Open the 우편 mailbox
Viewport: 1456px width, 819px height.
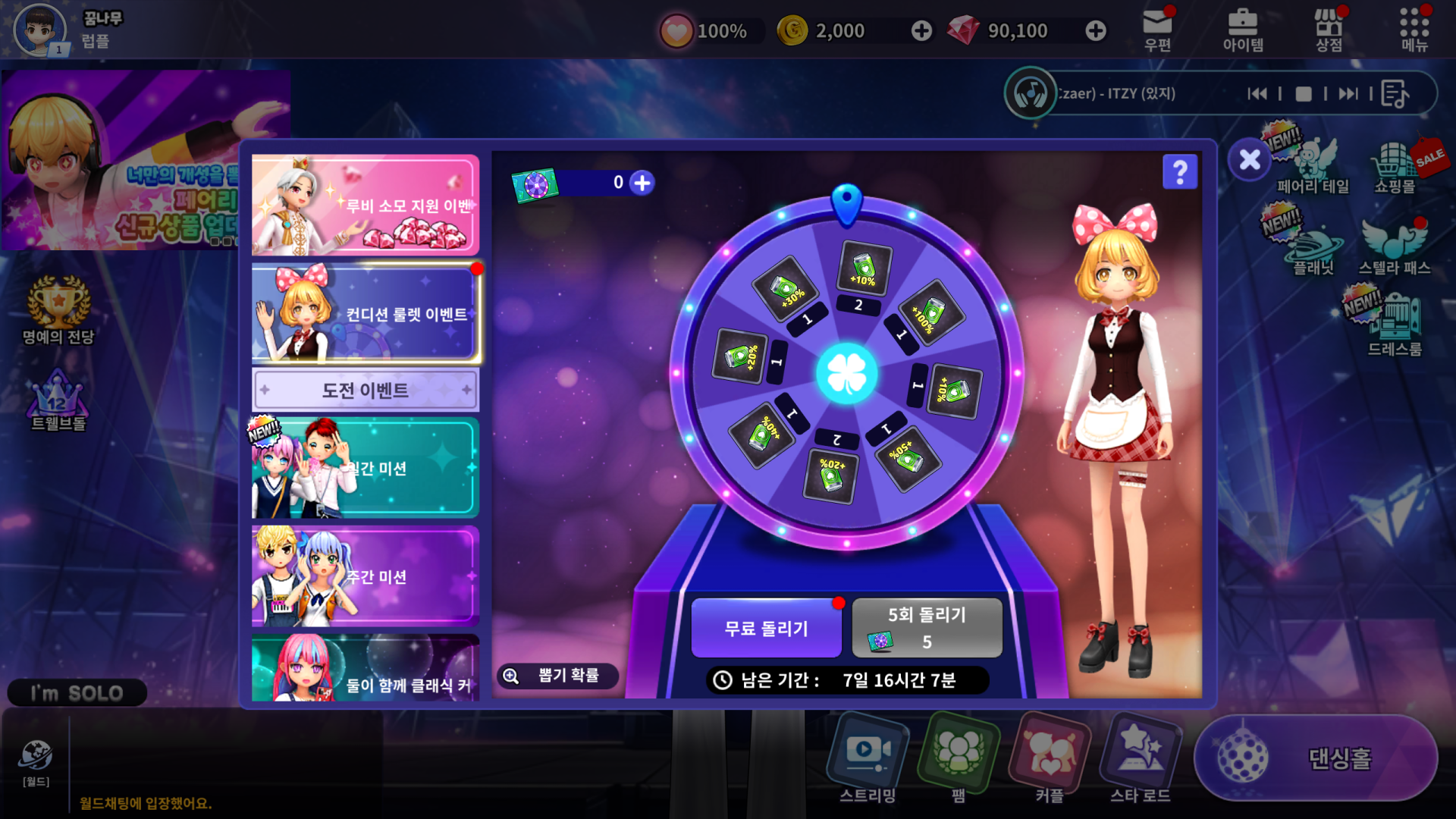(1157, 30)
